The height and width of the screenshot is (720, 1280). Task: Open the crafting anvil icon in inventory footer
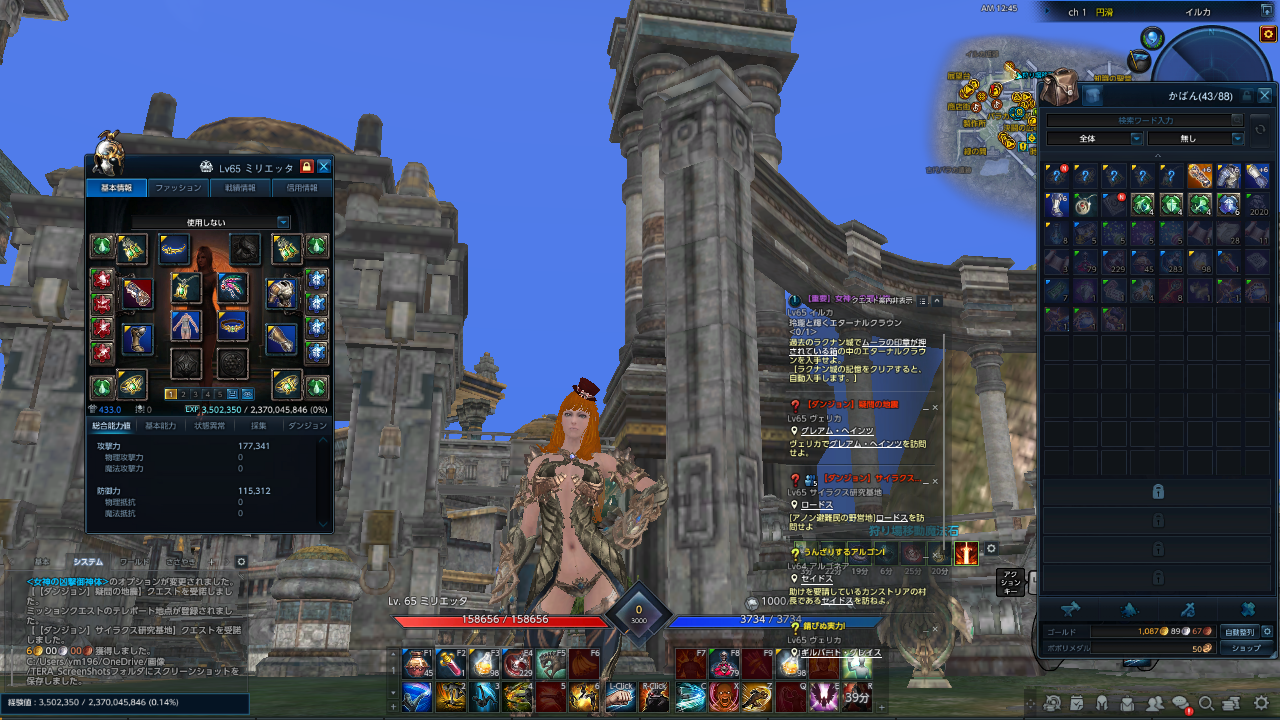click(x=1072, y=609)
